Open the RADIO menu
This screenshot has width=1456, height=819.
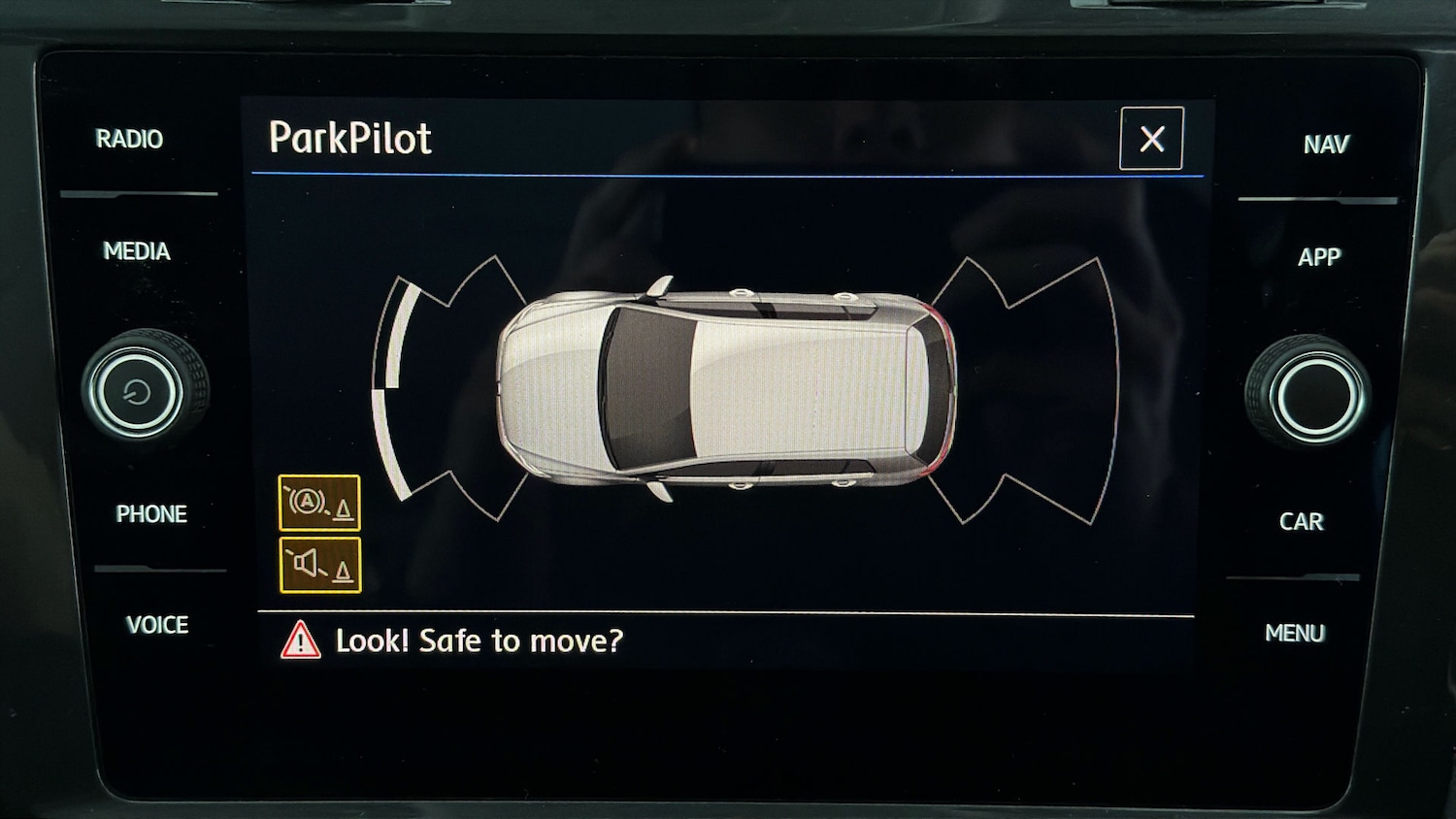[129, 140]
